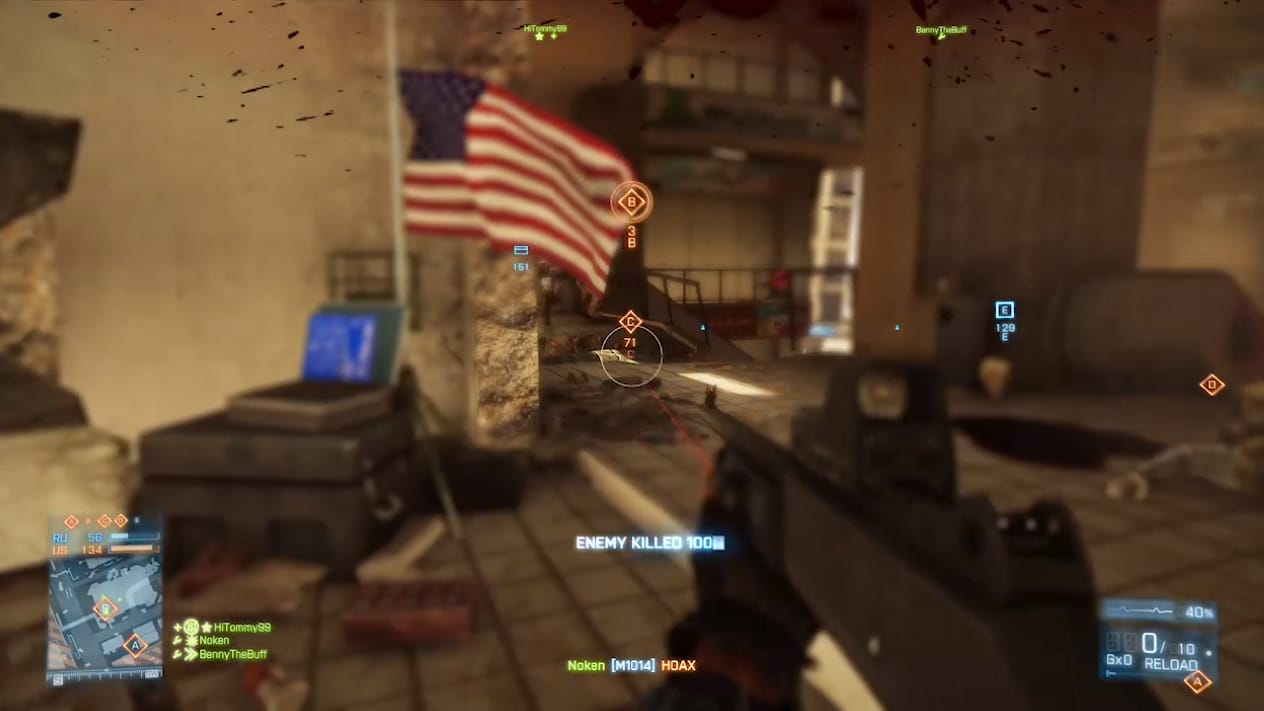Click the floating D objective waypoint diamond
This screenshot has width=1264, height=711.
coord(1211,384)
